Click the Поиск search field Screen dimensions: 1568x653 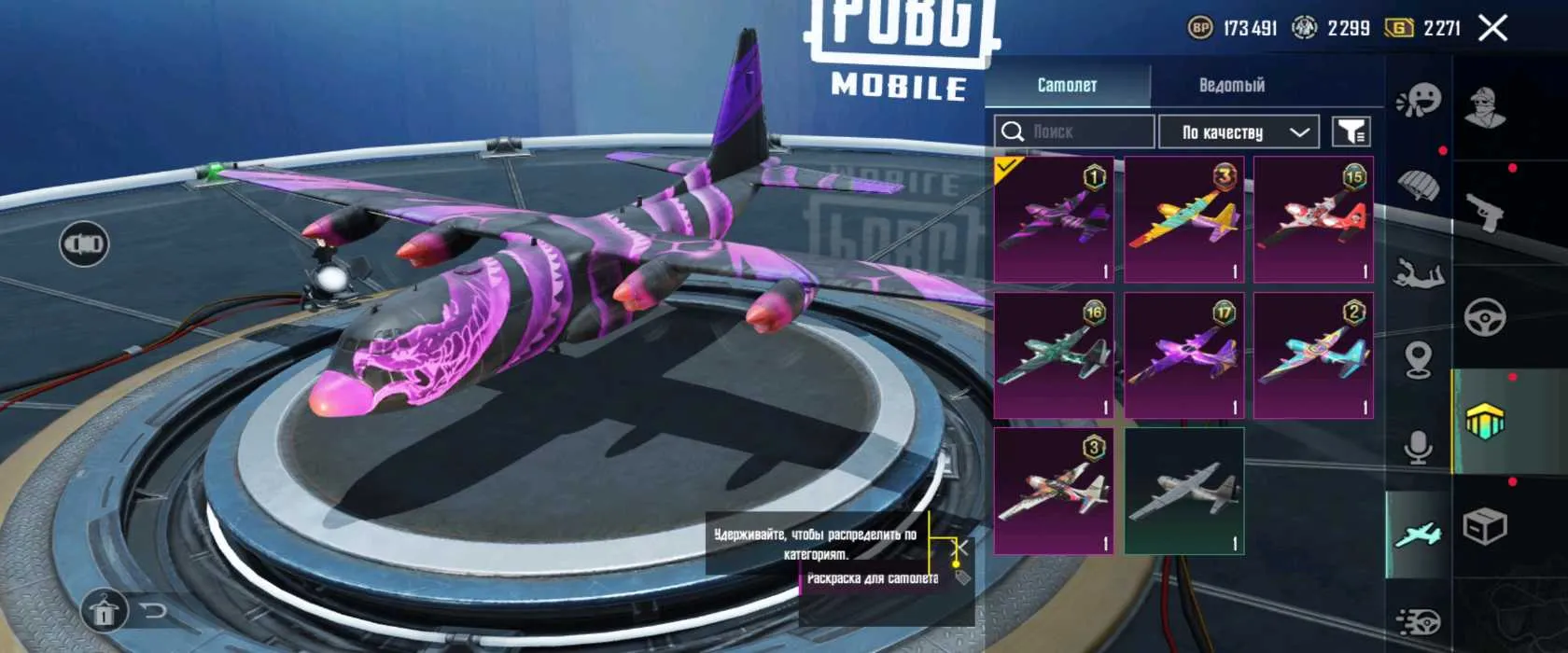tap(1073, 132)
